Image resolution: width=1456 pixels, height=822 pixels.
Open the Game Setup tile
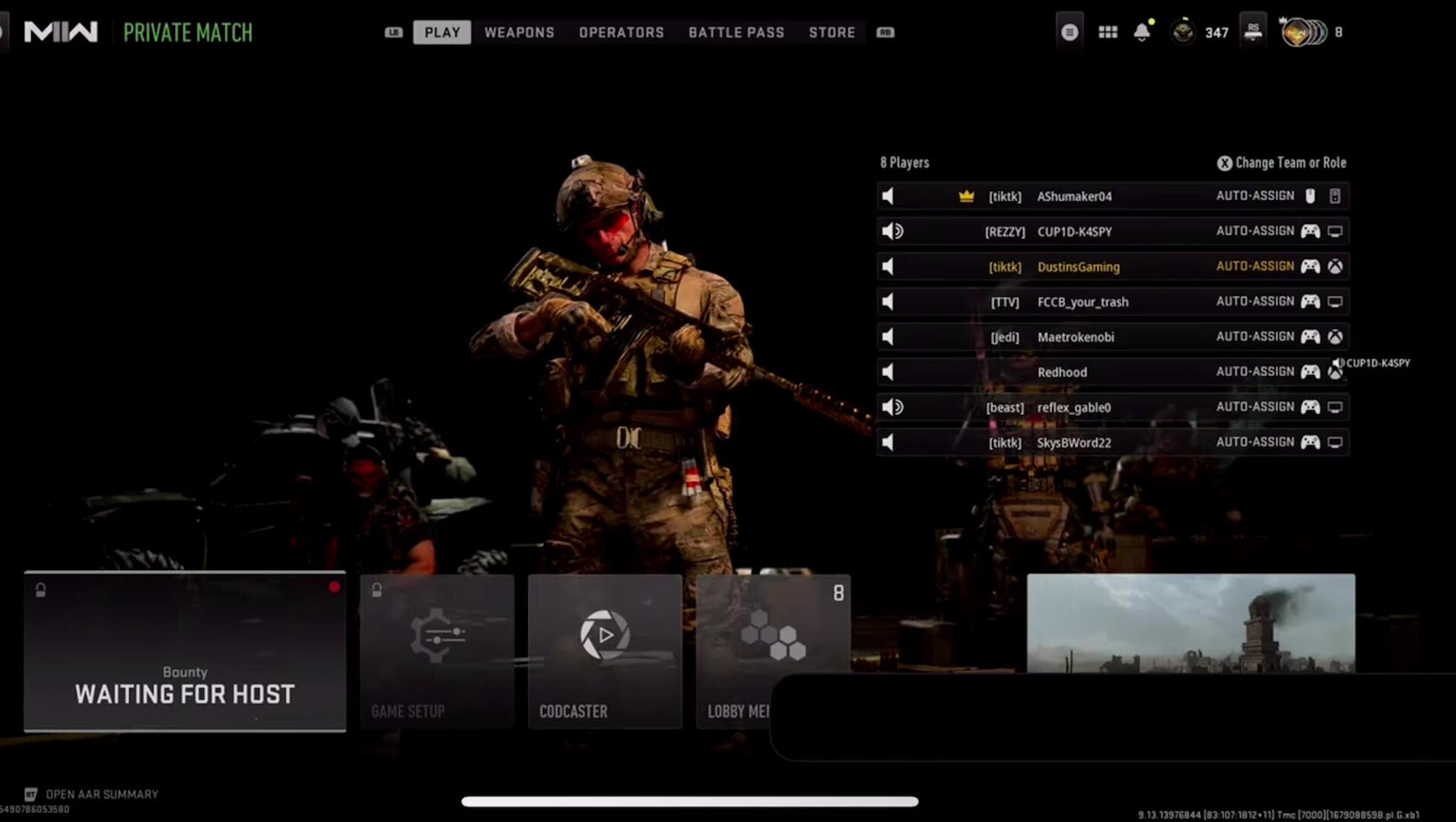[x=437, y=652]
